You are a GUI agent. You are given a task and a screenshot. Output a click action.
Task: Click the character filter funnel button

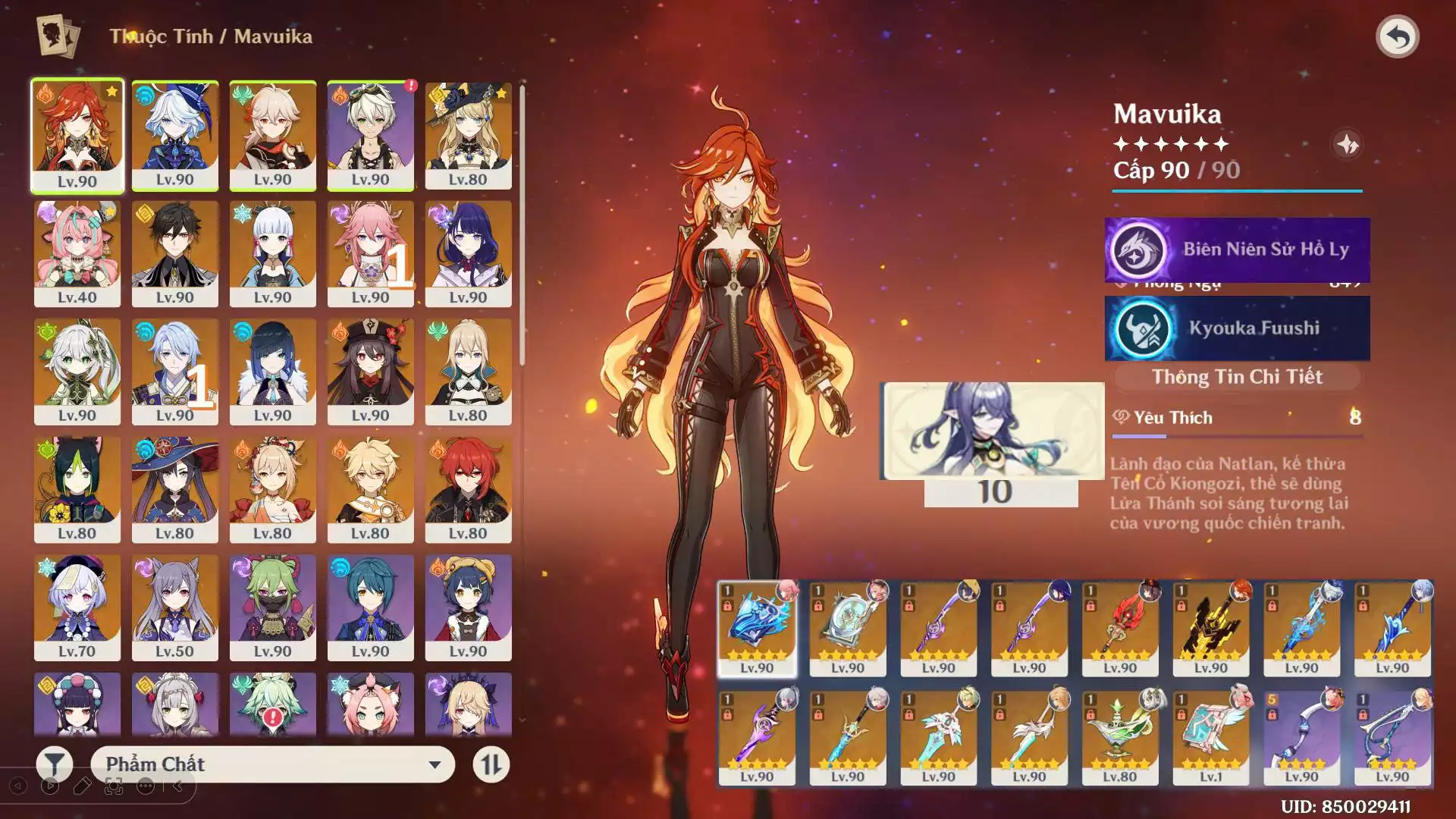coord(55,764)
